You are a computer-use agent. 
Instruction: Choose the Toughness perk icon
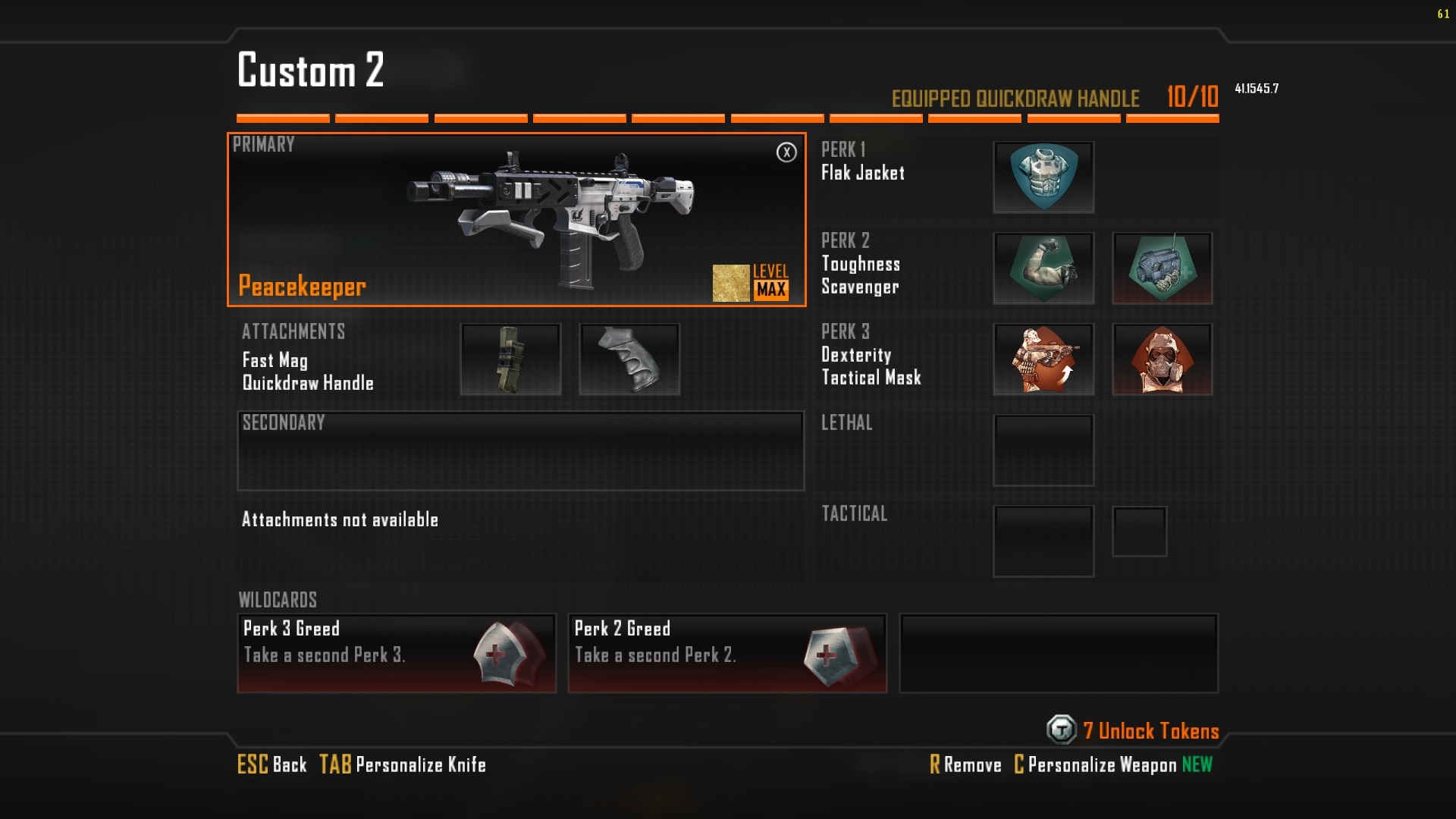pyautogui.click(x=1043, y=268)
